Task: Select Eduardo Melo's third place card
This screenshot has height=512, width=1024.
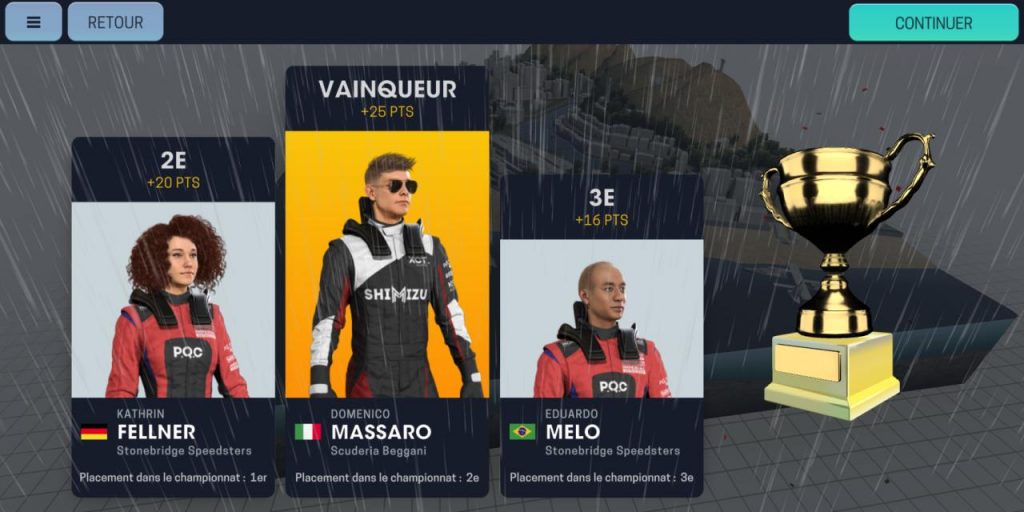Action: [601, 335]
